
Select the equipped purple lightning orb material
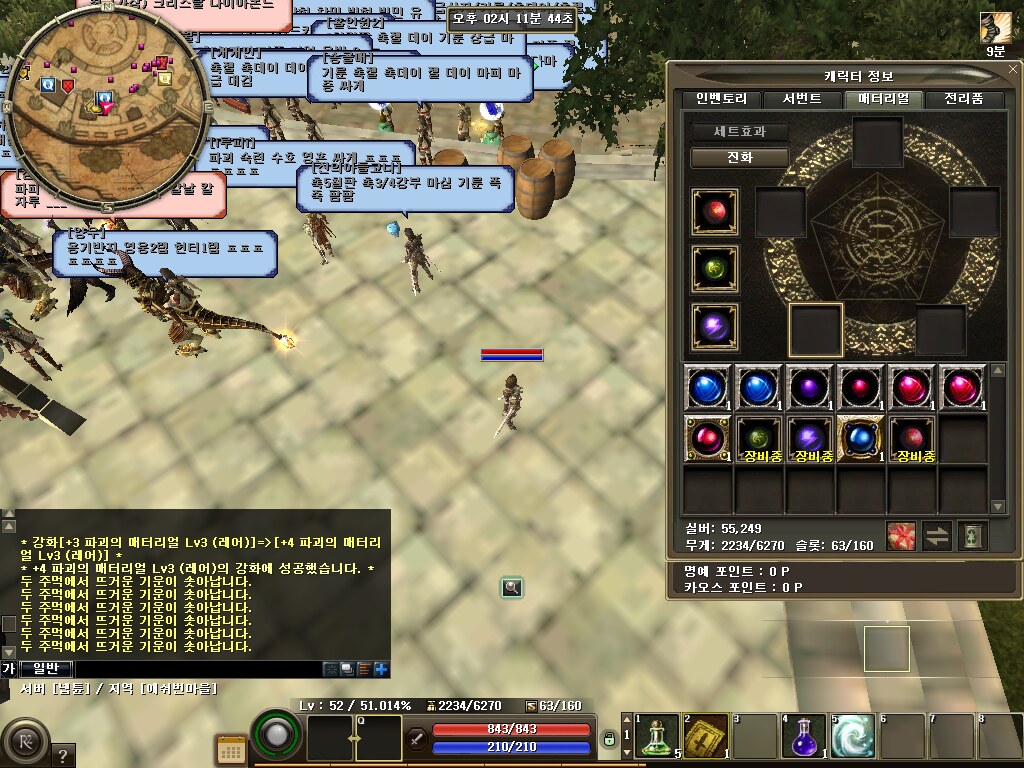click(715, 327)
